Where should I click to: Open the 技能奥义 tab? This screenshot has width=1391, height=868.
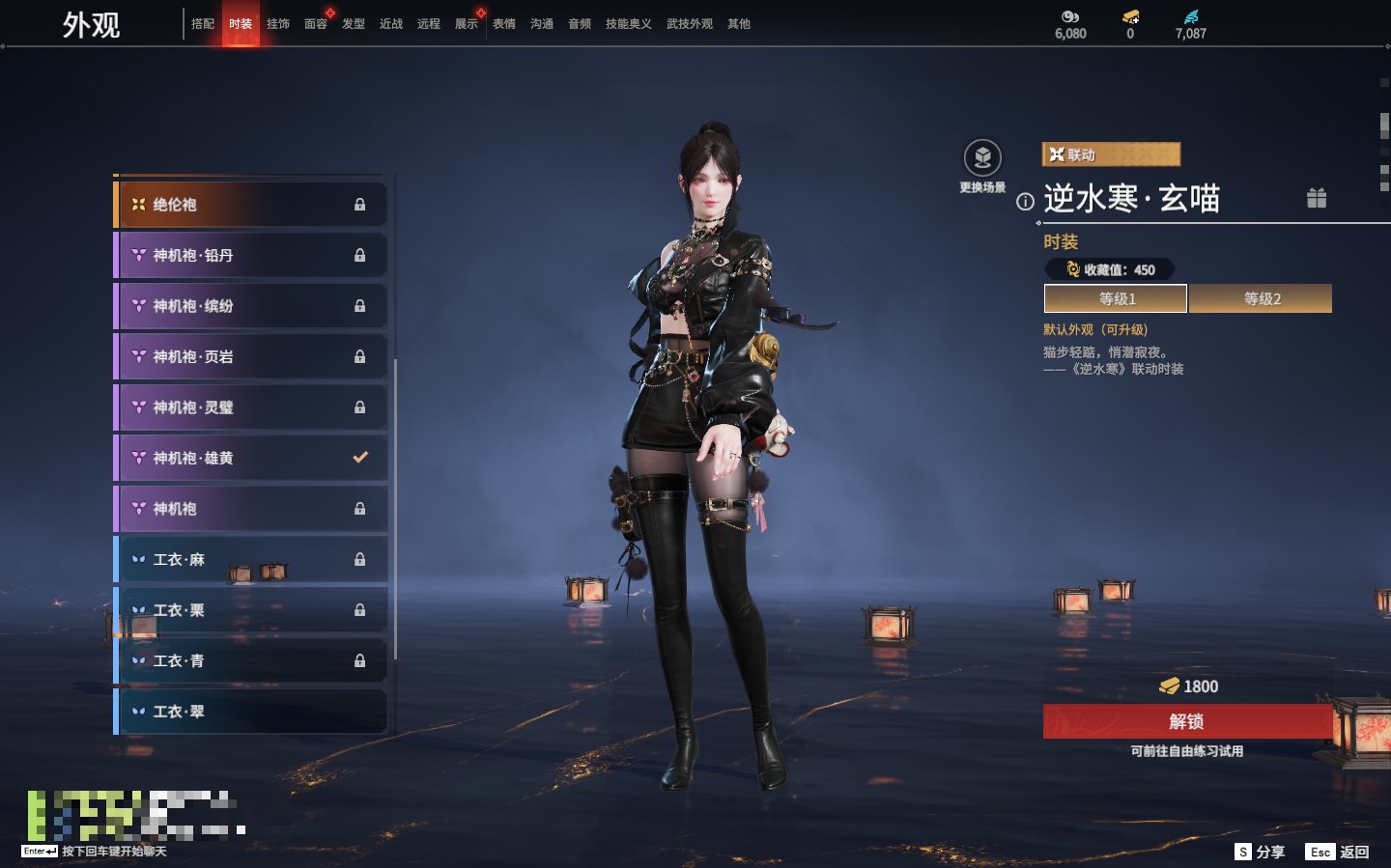tap(628, 24)
